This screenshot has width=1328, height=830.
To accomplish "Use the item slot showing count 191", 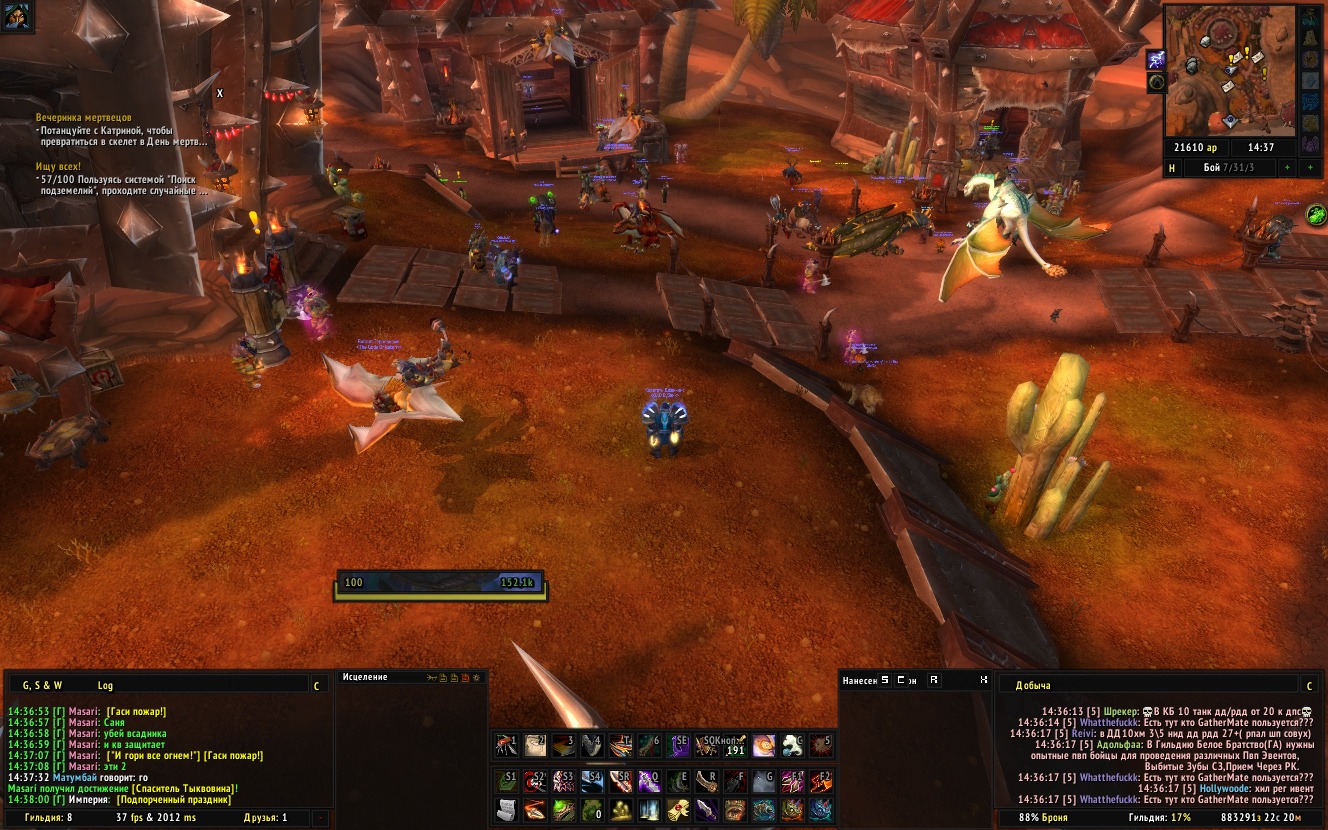I will click(x=735, y=744).
